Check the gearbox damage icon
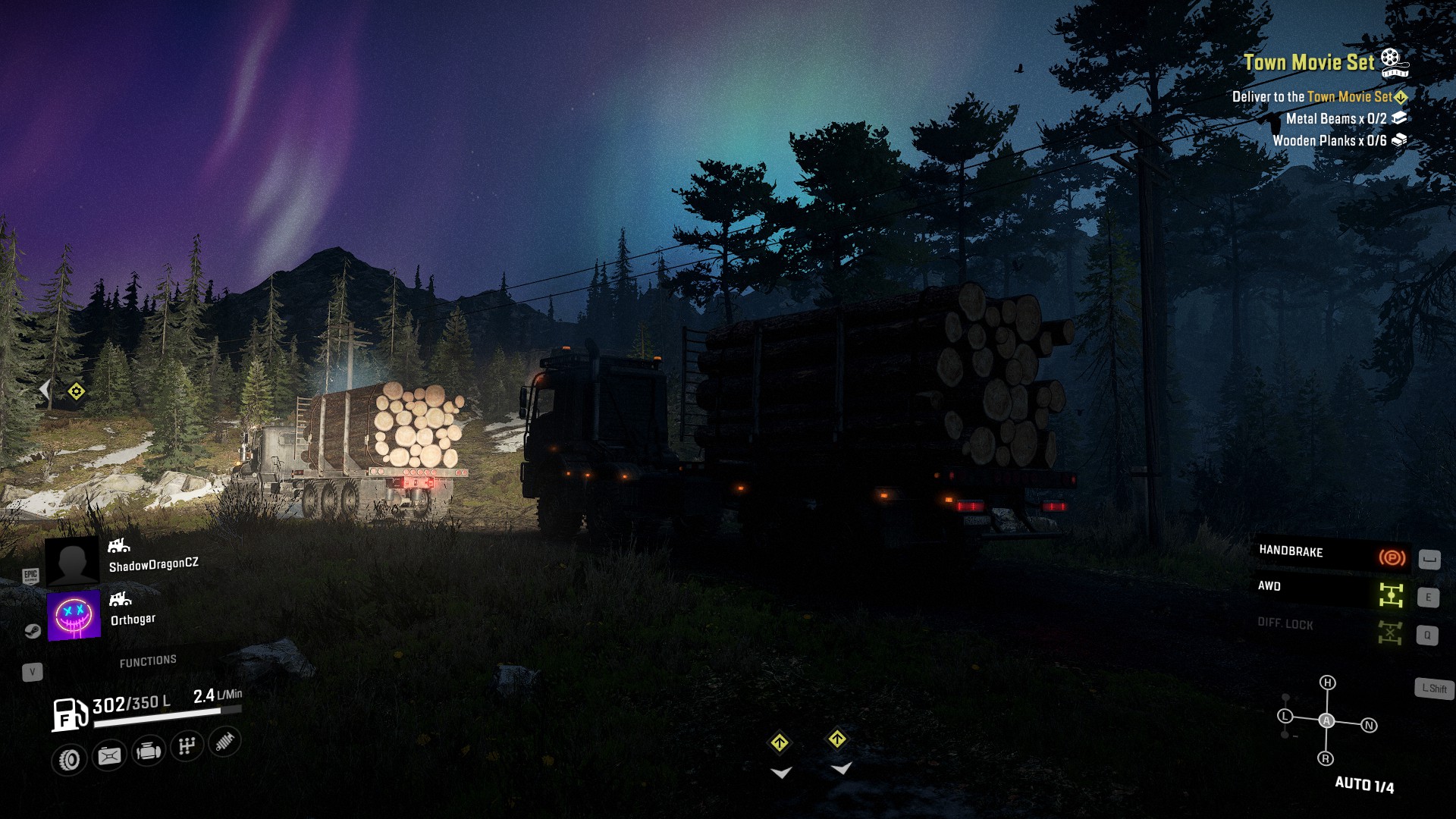 [187, 746]
